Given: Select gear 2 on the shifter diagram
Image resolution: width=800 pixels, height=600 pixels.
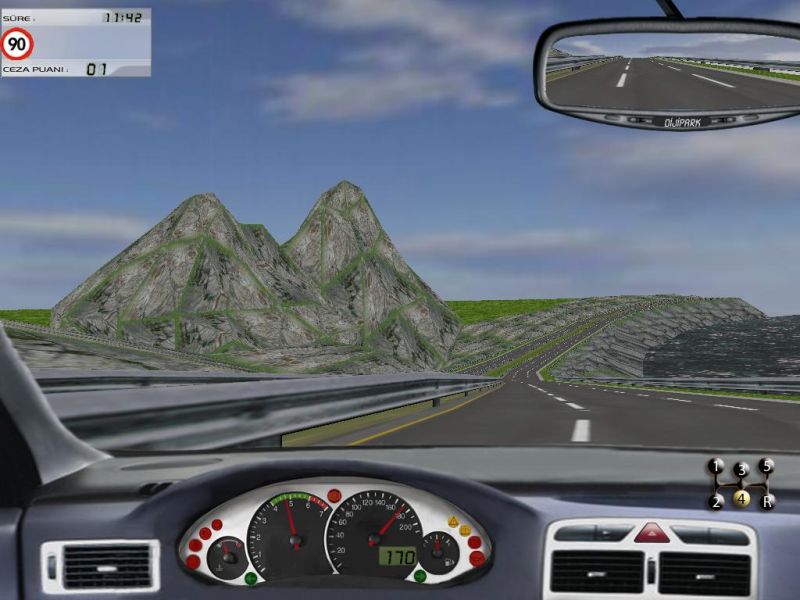Looking at the screenshot, I should click(x=716, y=501).
